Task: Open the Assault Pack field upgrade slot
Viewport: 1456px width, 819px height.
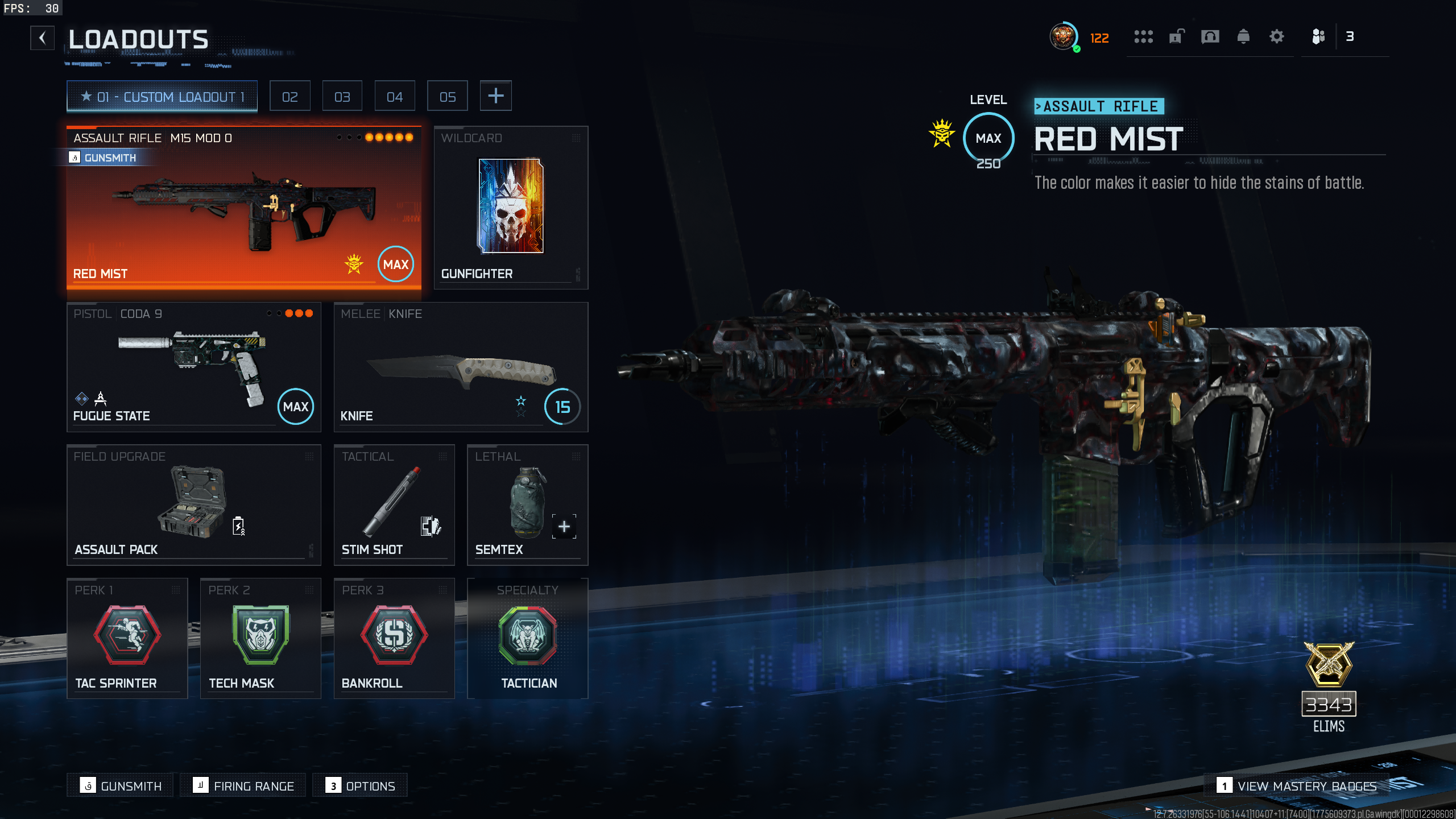Action: [x=194, y=505]
